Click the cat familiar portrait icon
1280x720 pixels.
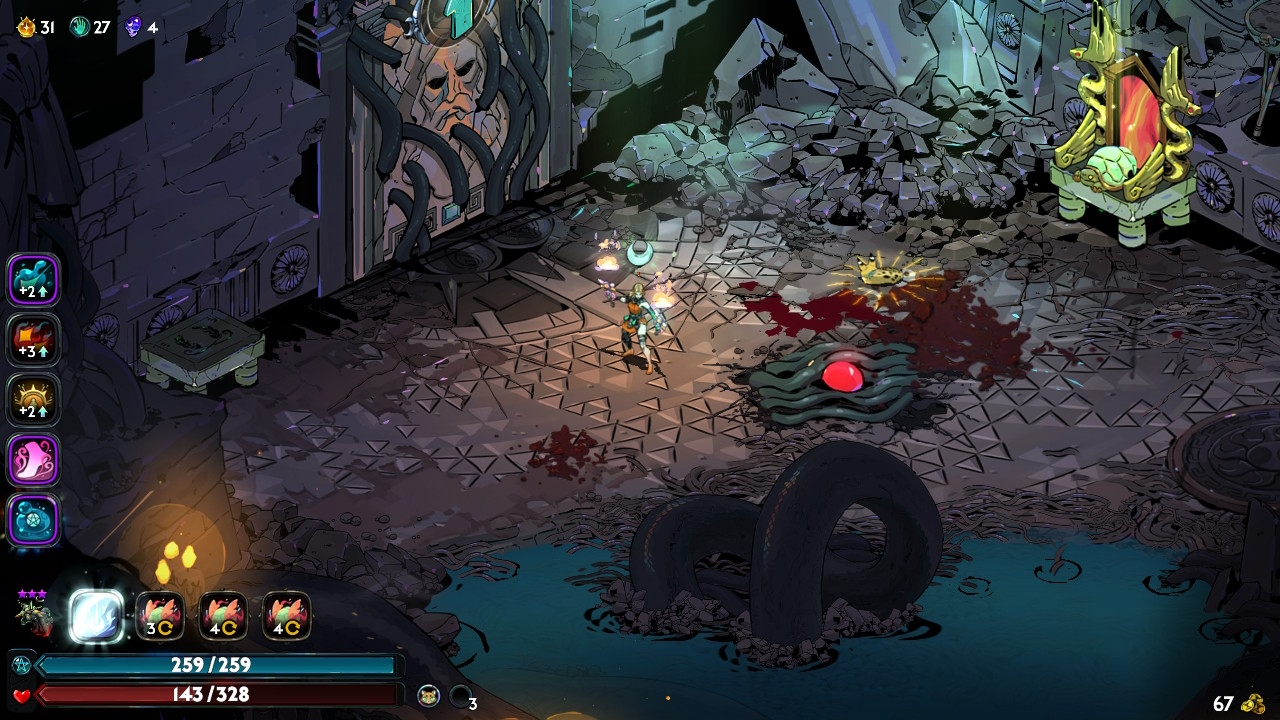pyautogui.click(x=429, y=696)
